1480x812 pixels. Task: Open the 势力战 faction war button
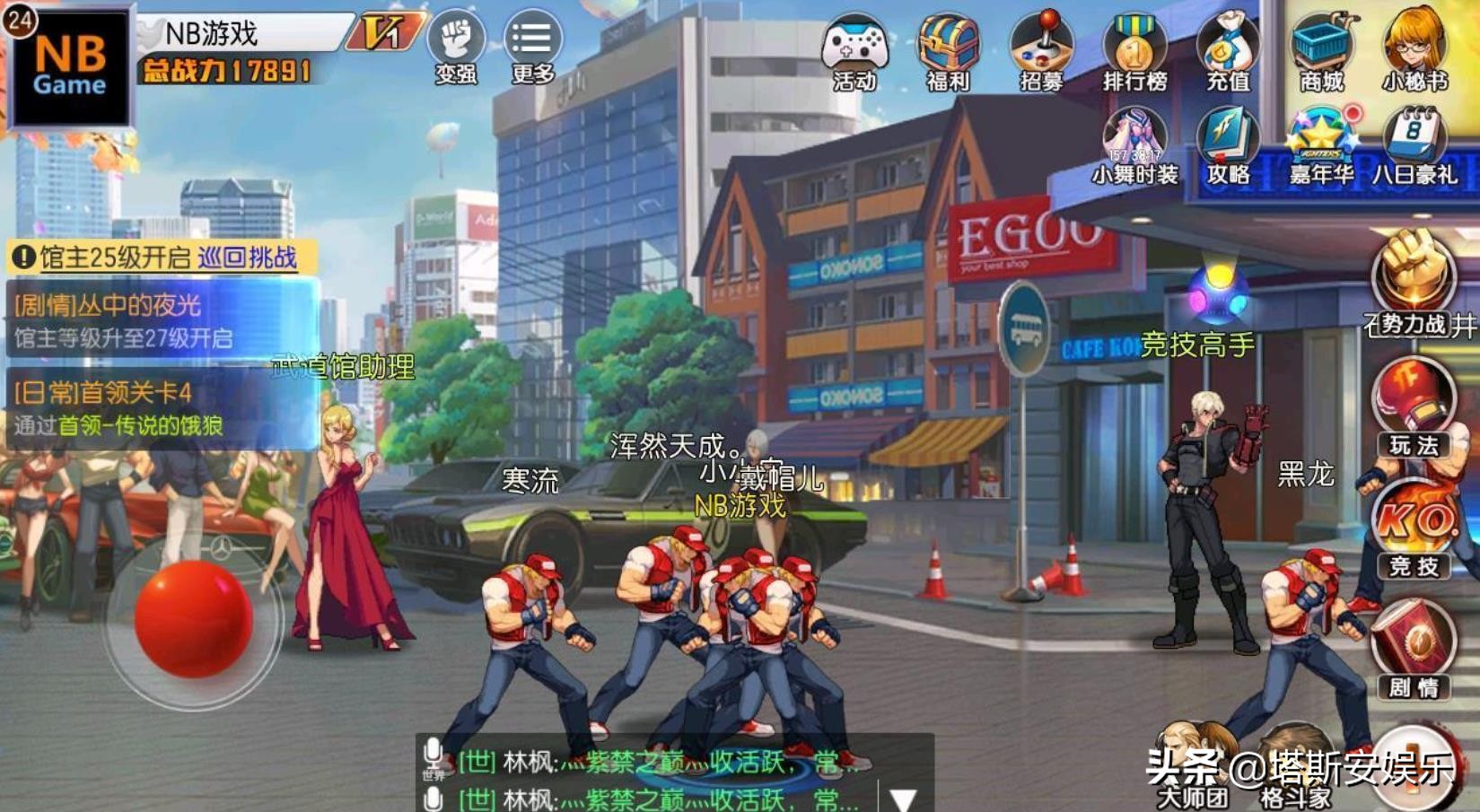[x=1414, y=284]
